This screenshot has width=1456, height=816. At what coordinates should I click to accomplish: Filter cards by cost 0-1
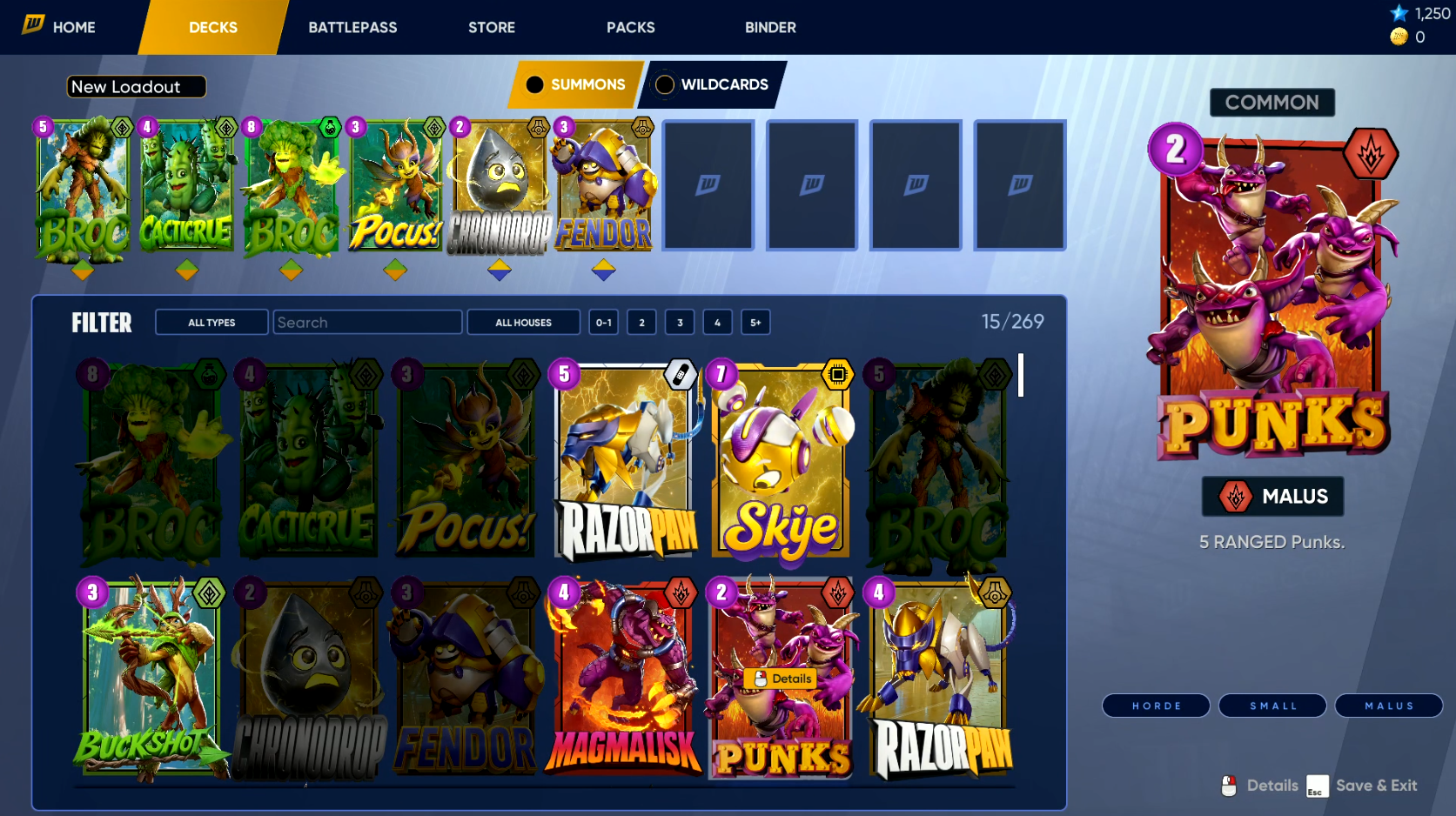pyautogui.click(x=604, y=323)
